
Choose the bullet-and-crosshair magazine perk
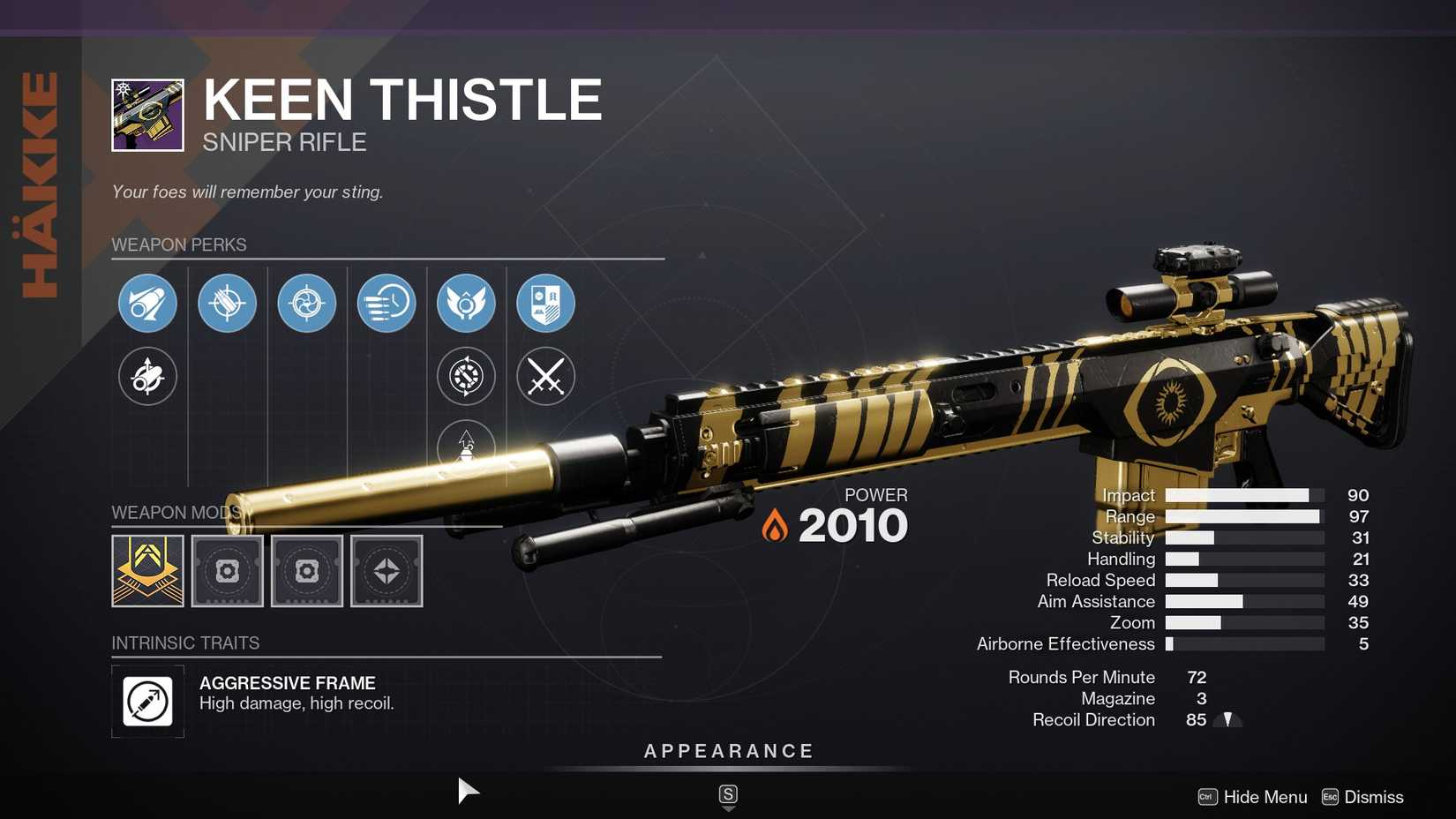(x=227, y=303)
